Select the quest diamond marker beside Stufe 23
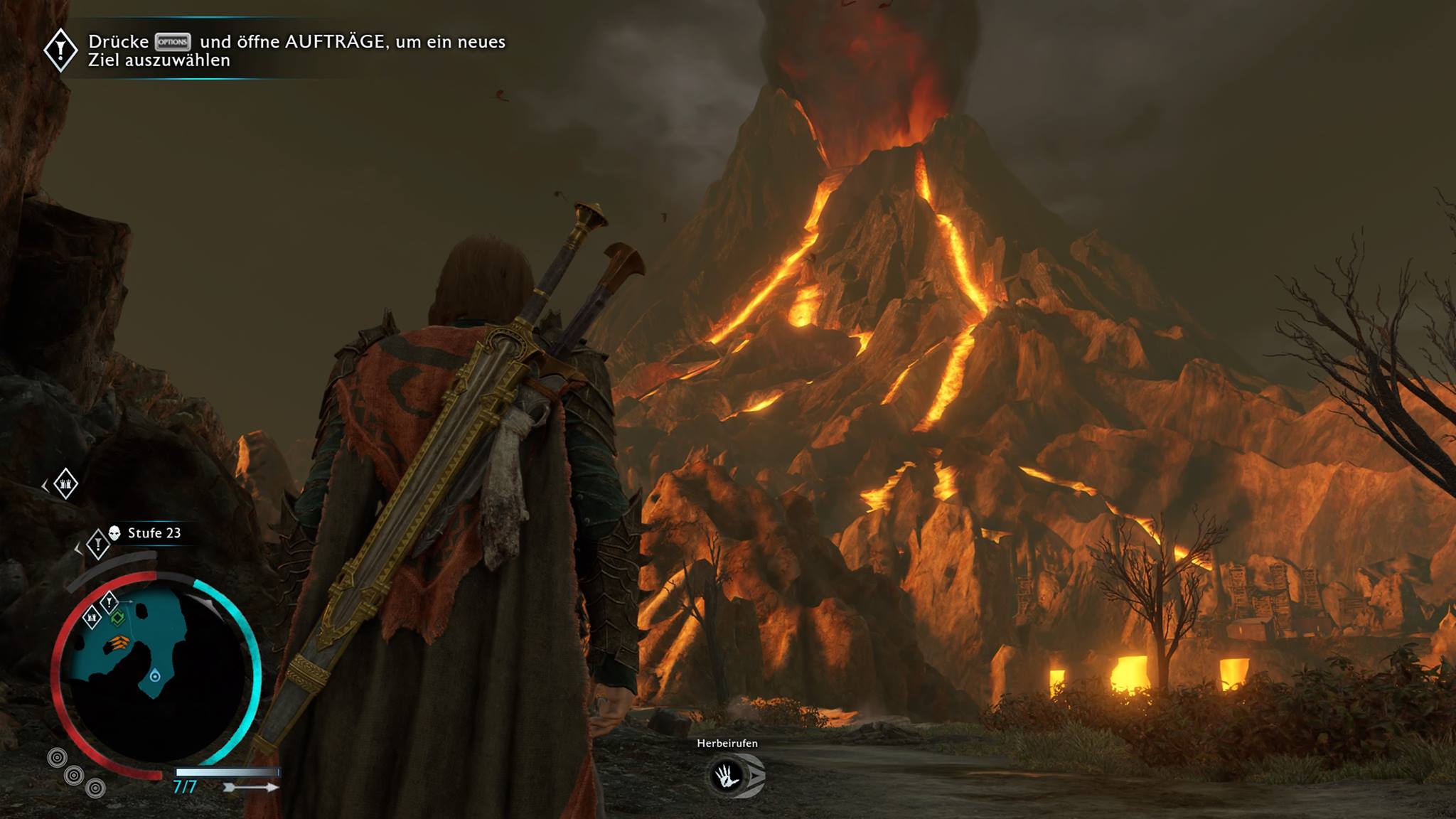This screenshot has width=1456, height=819. (x=97, y=545)
